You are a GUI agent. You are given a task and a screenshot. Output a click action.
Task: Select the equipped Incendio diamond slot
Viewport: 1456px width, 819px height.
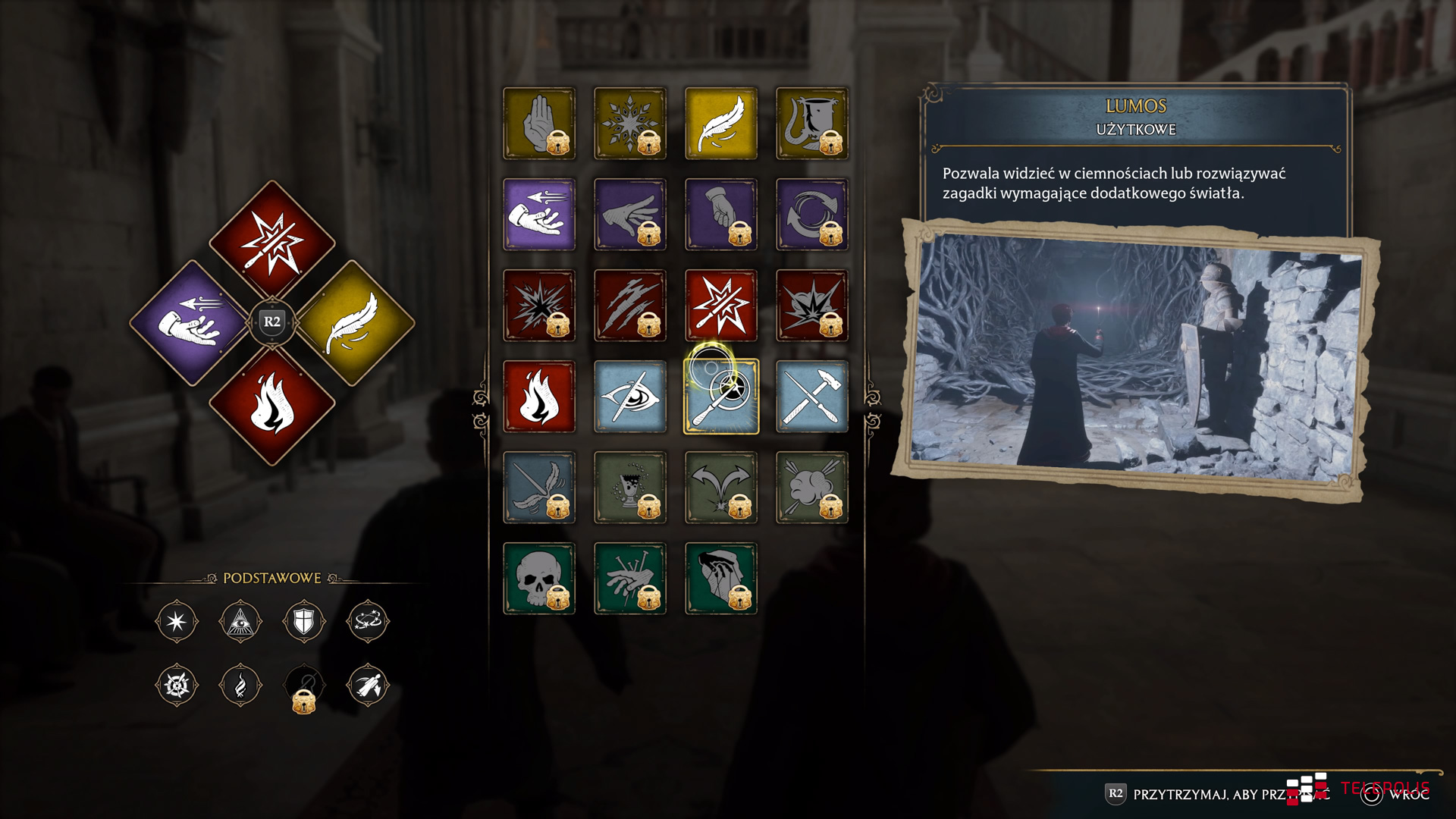tap(272, 406)
